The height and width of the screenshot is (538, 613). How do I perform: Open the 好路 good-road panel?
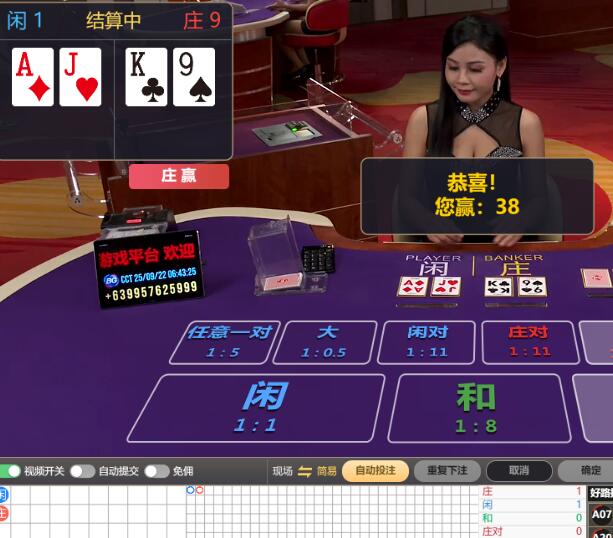point(600,492)
